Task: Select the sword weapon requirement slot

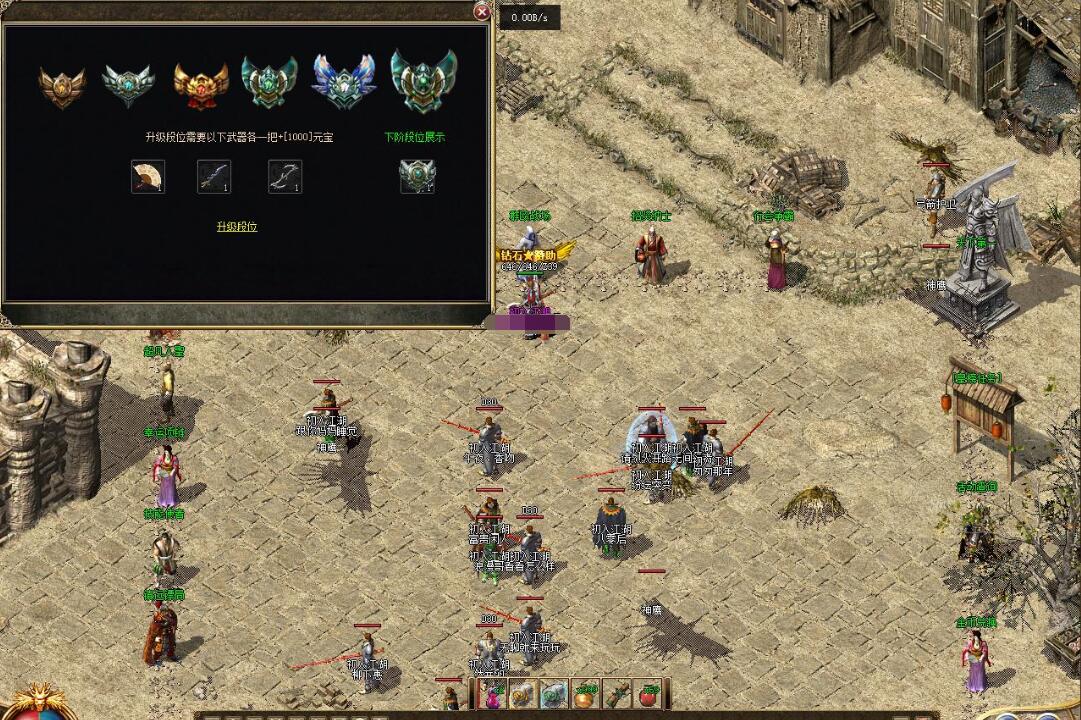Action: coord(214,176)
